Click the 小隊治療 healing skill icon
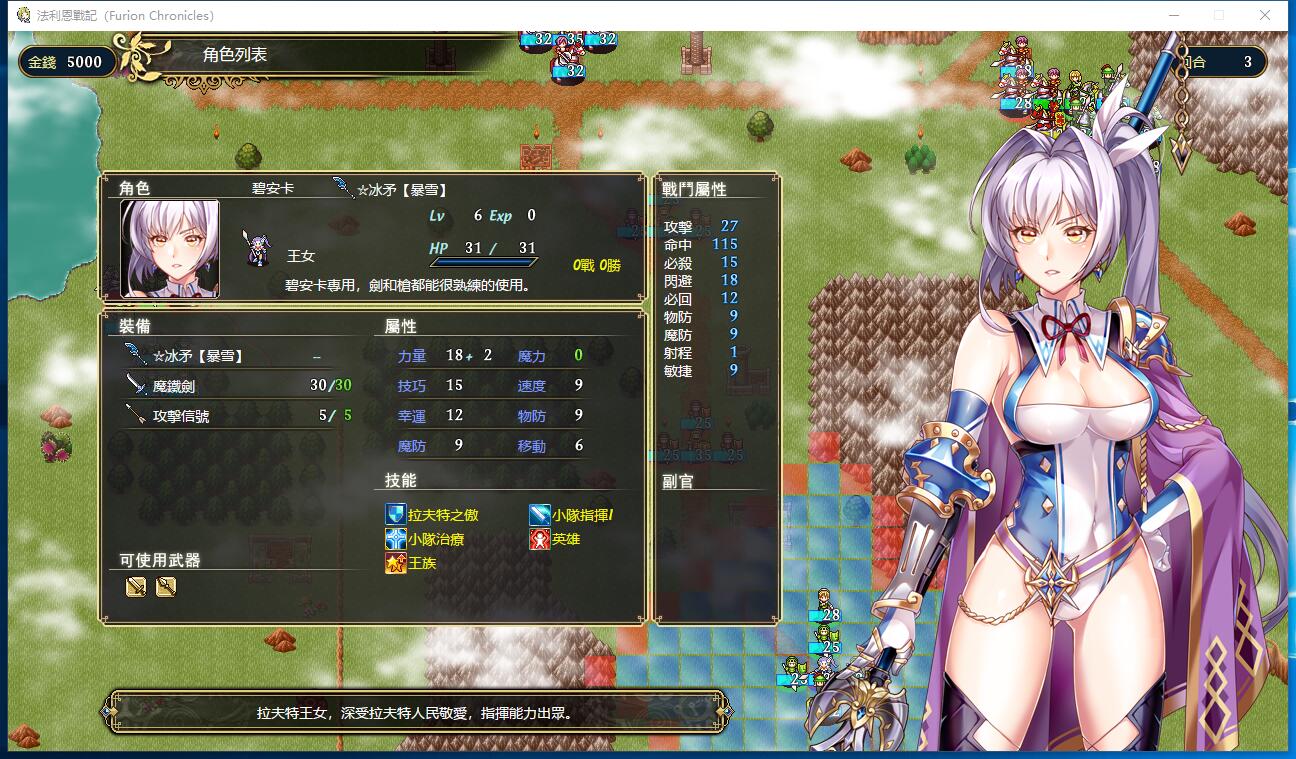This screenshot has width=1296, height=759. click(x=394, y=539)
